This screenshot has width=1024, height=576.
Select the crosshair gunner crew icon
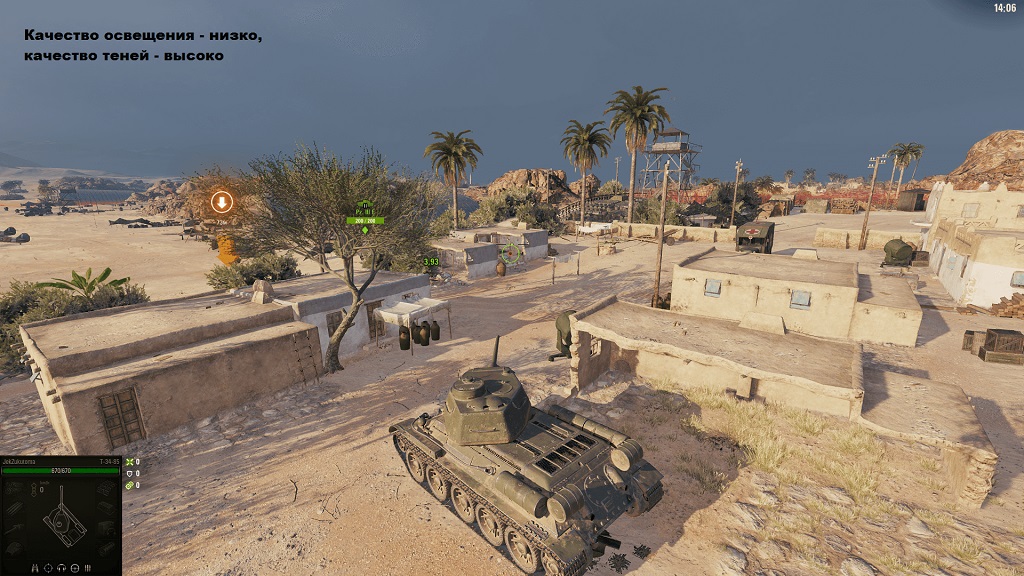coord(48,568)
